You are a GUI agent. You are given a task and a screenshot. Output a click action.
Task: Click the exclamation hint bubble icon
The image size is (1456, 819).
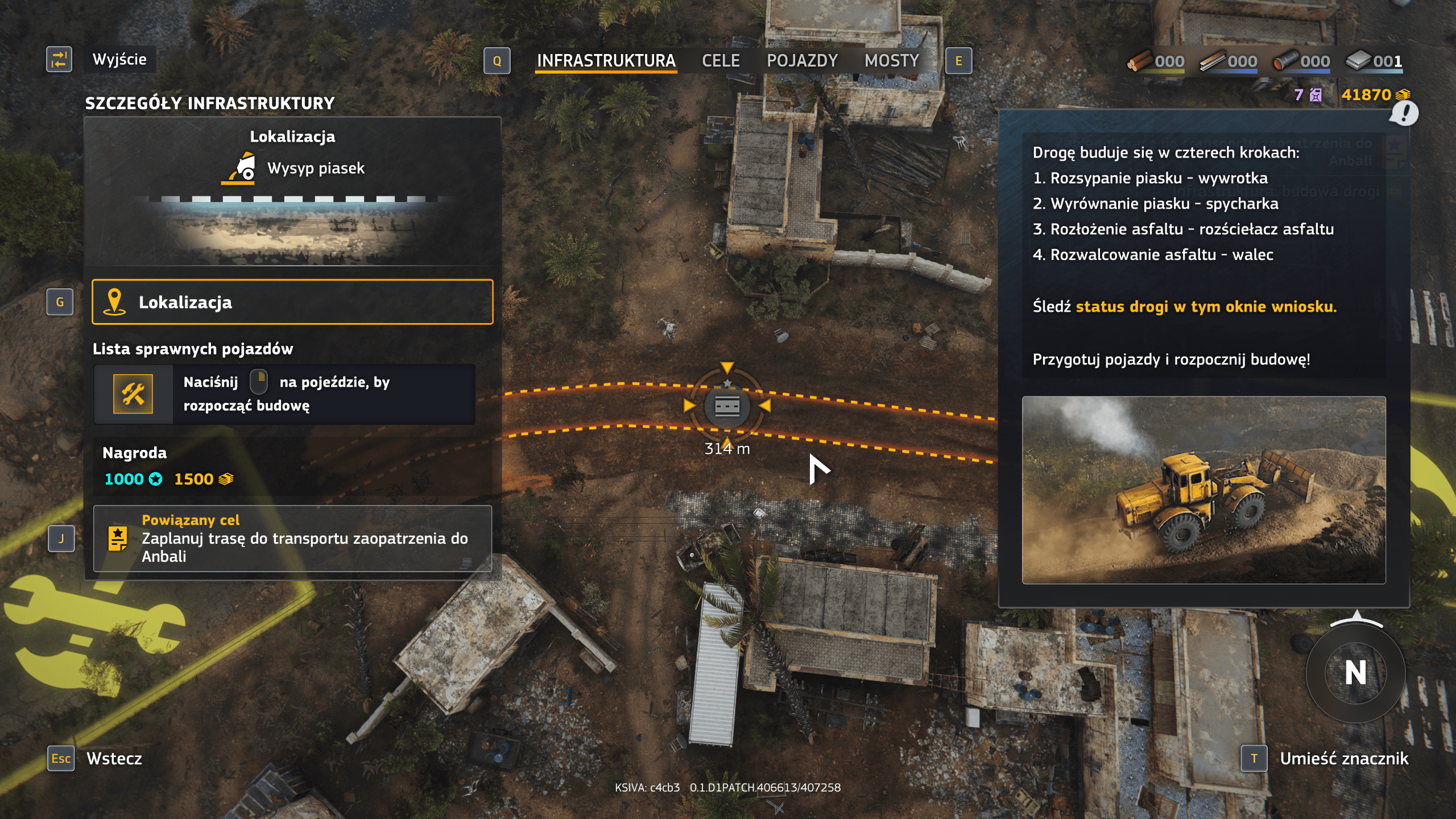point(1404,113)
